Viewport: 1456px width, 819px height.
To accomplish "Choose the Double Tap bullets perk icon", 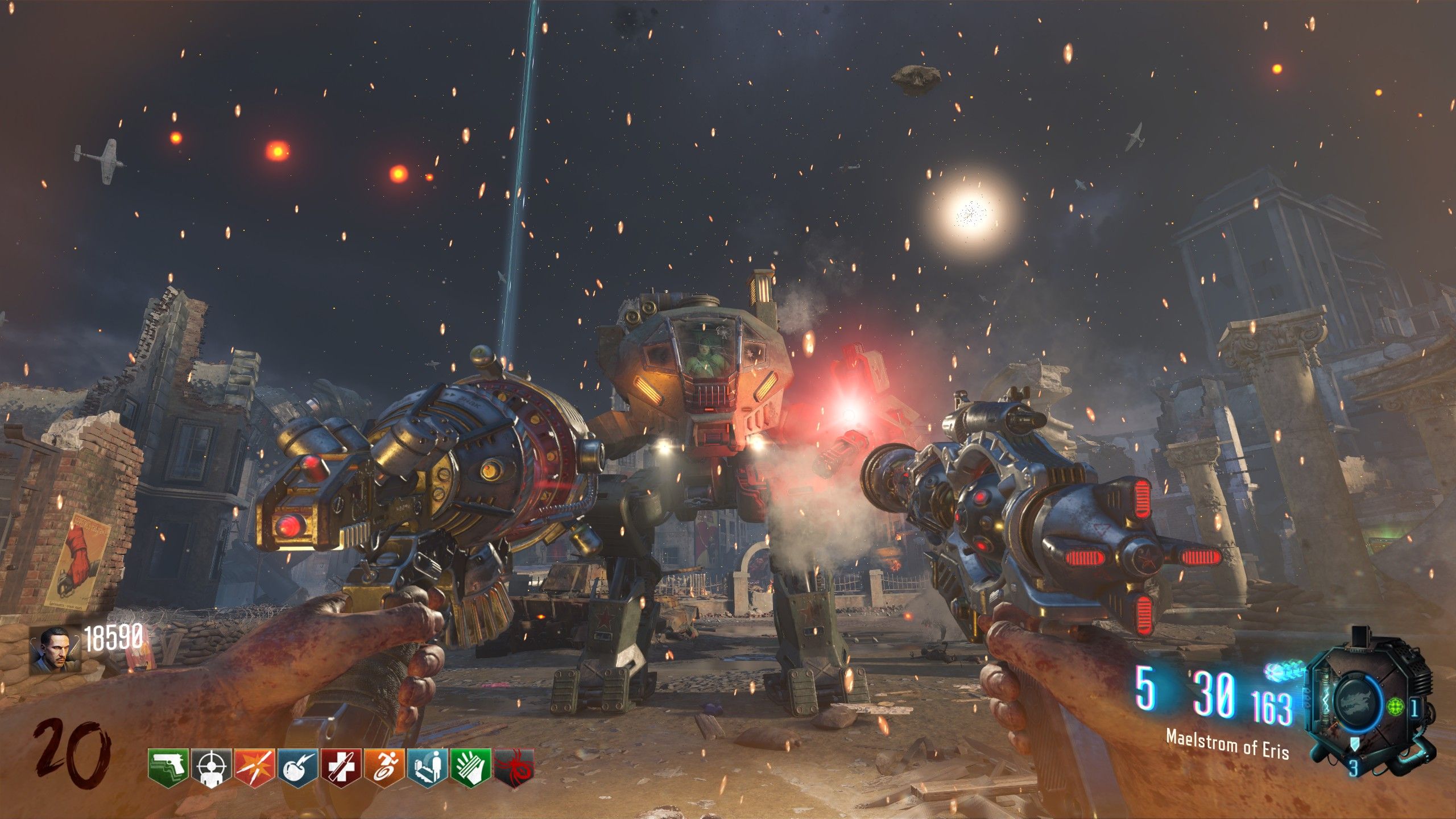I will click(x=255, y=768).
